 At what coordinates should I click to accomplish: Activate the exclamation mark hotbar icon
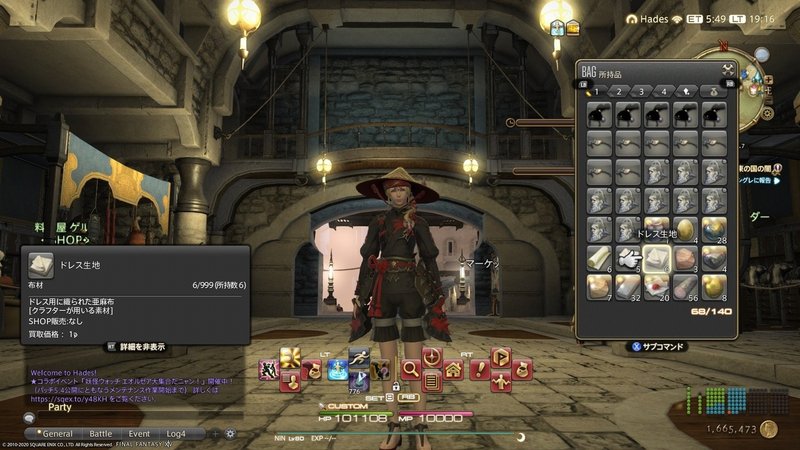[x=479, y=370]
